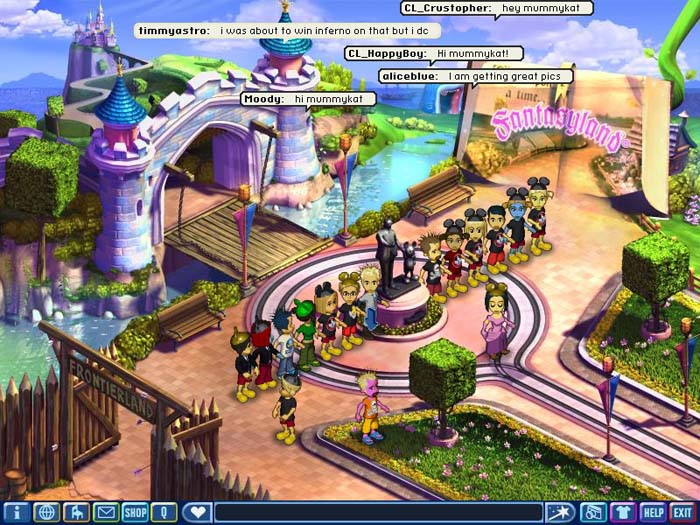
Task: Open the SHOP button
Action: tap(135, 513)
